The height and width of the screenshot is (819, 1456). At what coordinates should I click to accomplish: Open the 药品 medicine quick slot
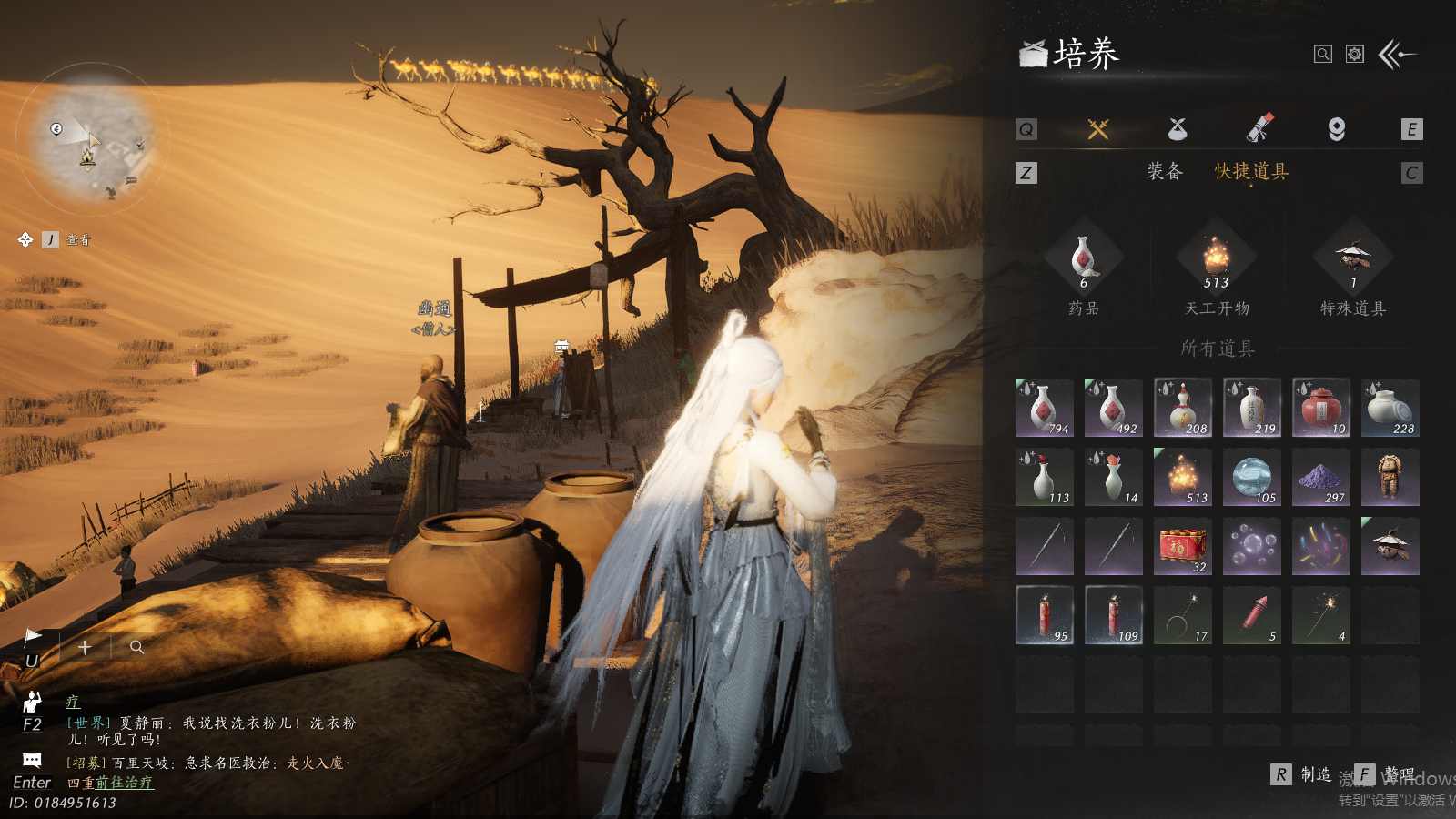coord(1083,261)
